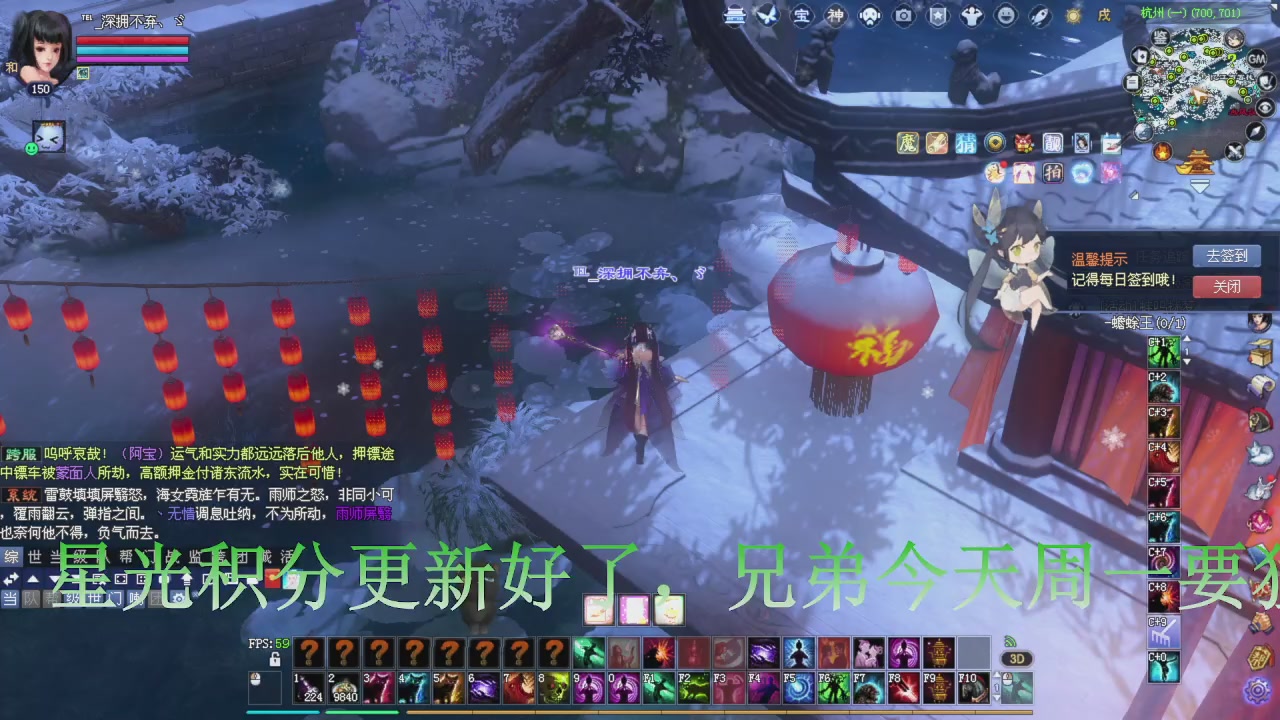The width and height of the screenshot is (1280, 720).
Task: Click the 魔 event icon in the toolbar
Action: [x=907, y=144]
